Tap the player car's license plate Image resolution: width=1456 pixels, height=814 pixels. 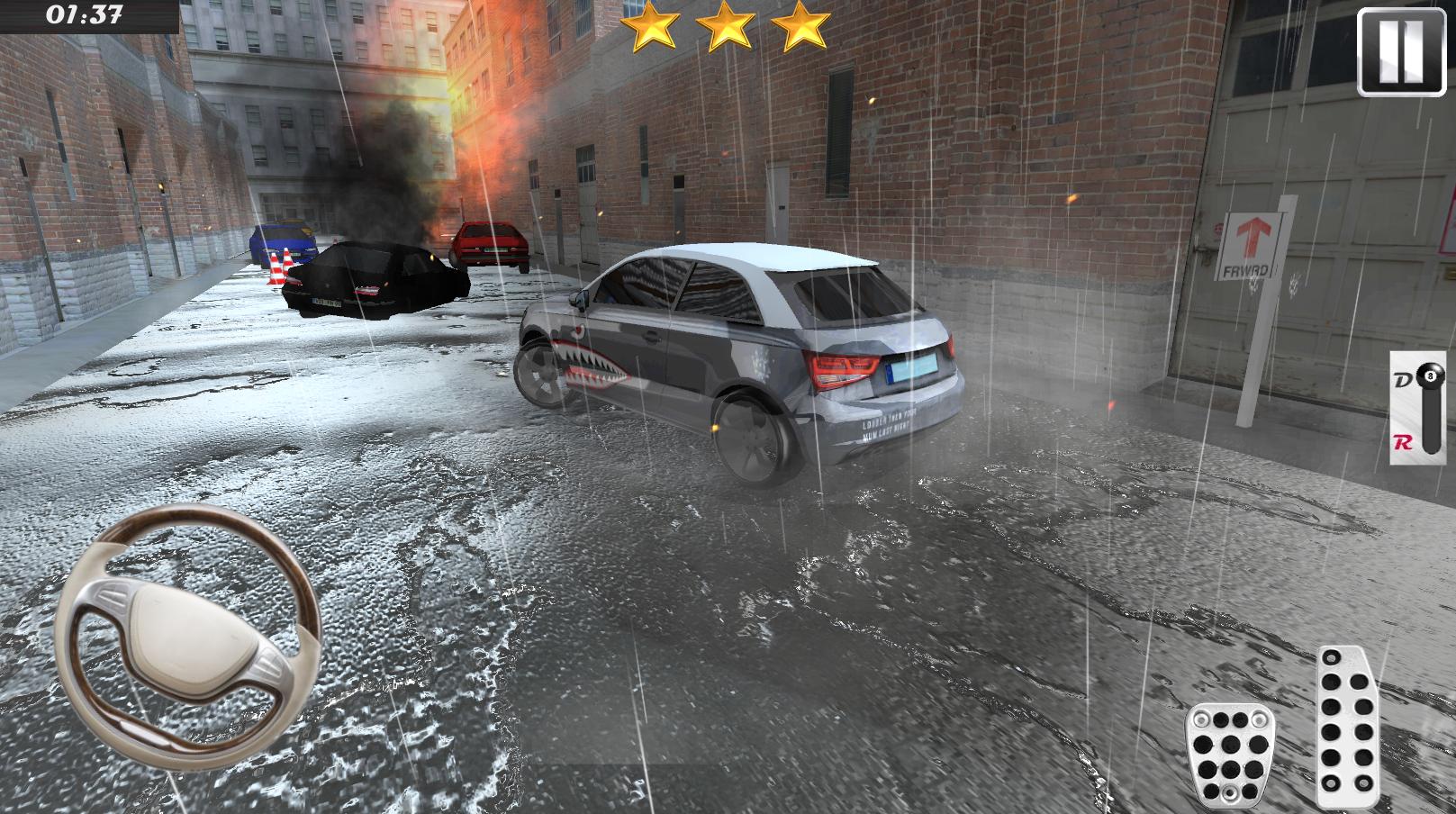pyautogui.click(x=909, y=371)
